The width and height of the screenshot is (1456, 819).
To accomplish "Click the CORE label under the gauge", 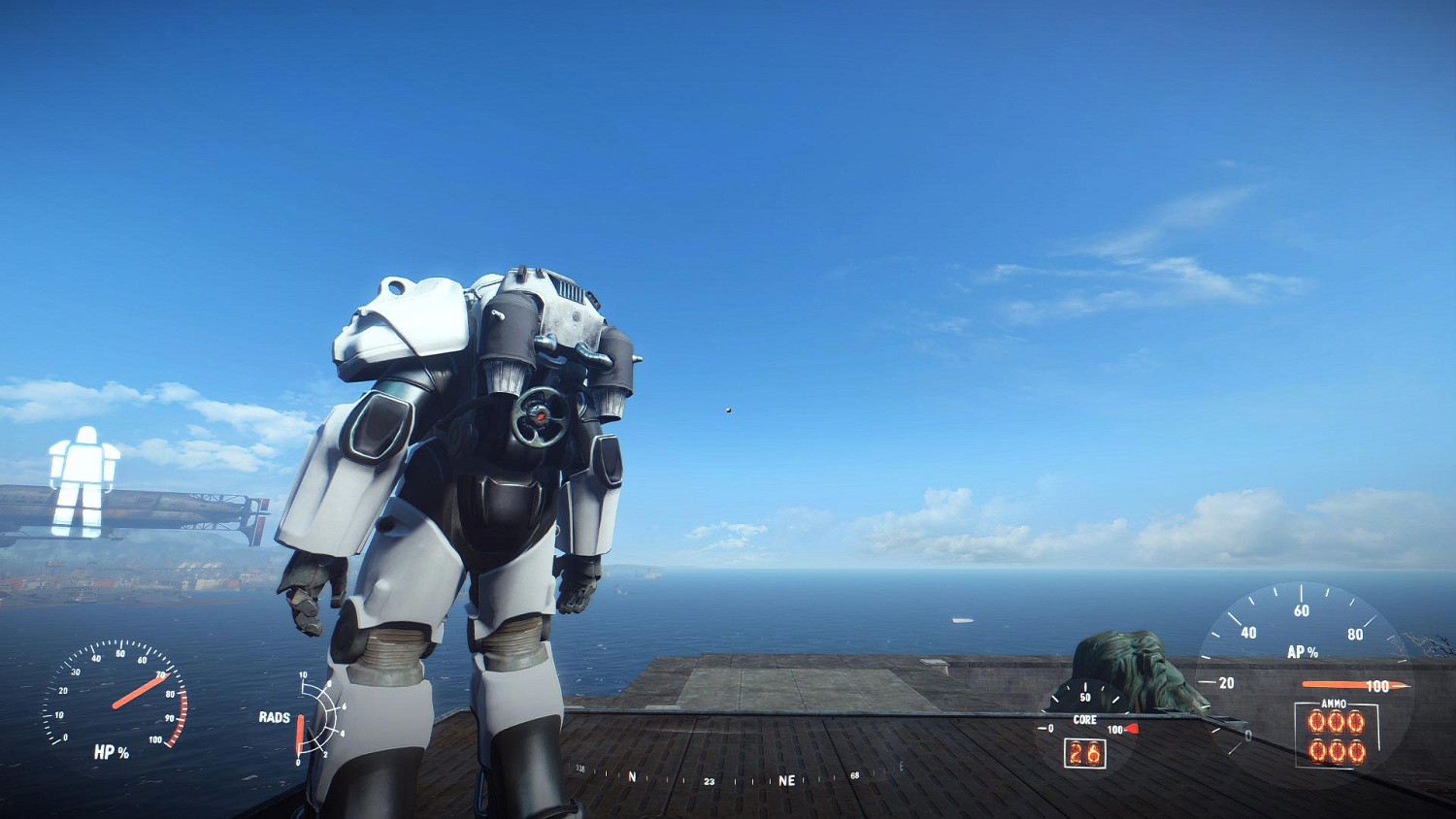I will 1083,720.
